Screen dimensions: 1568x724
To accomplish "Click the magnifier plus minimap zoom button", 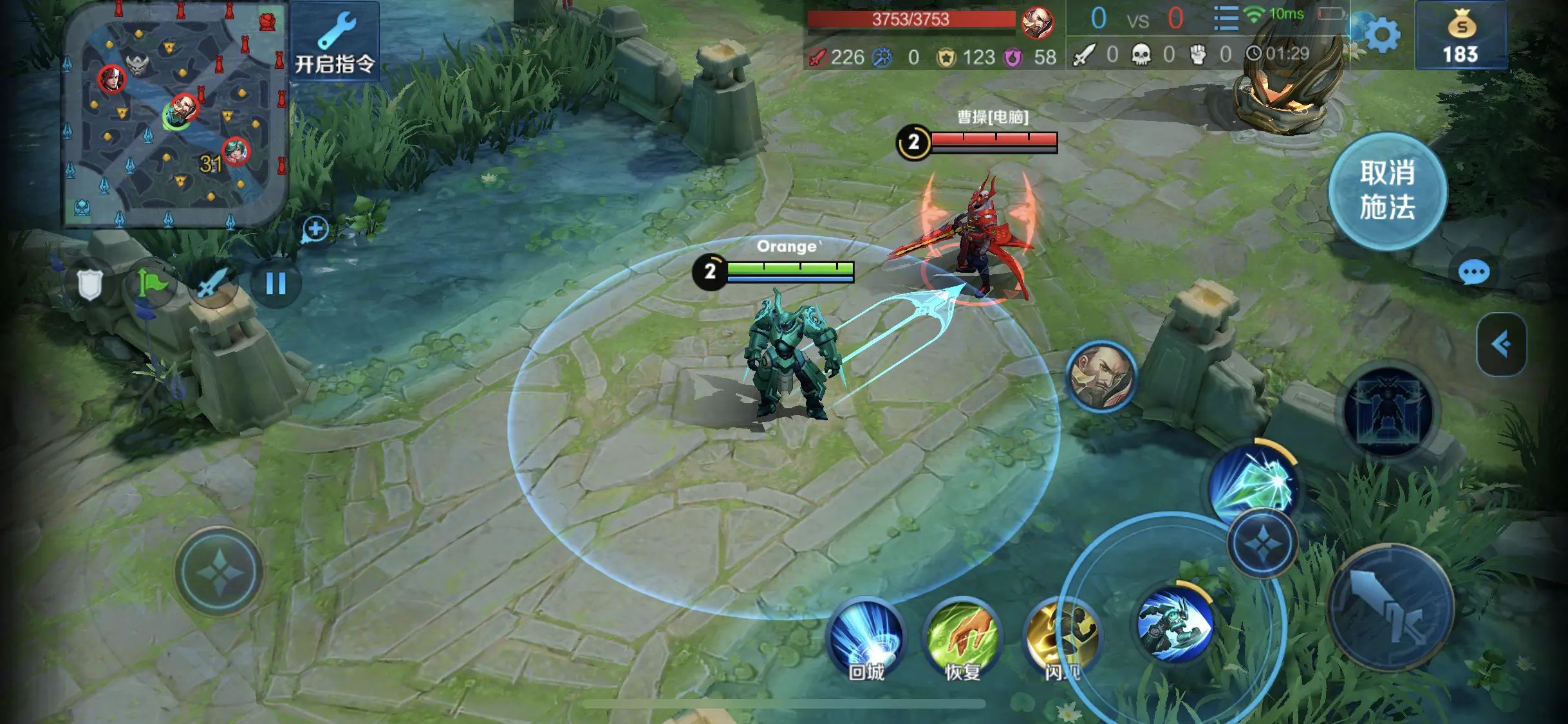I will pos(315,229).
